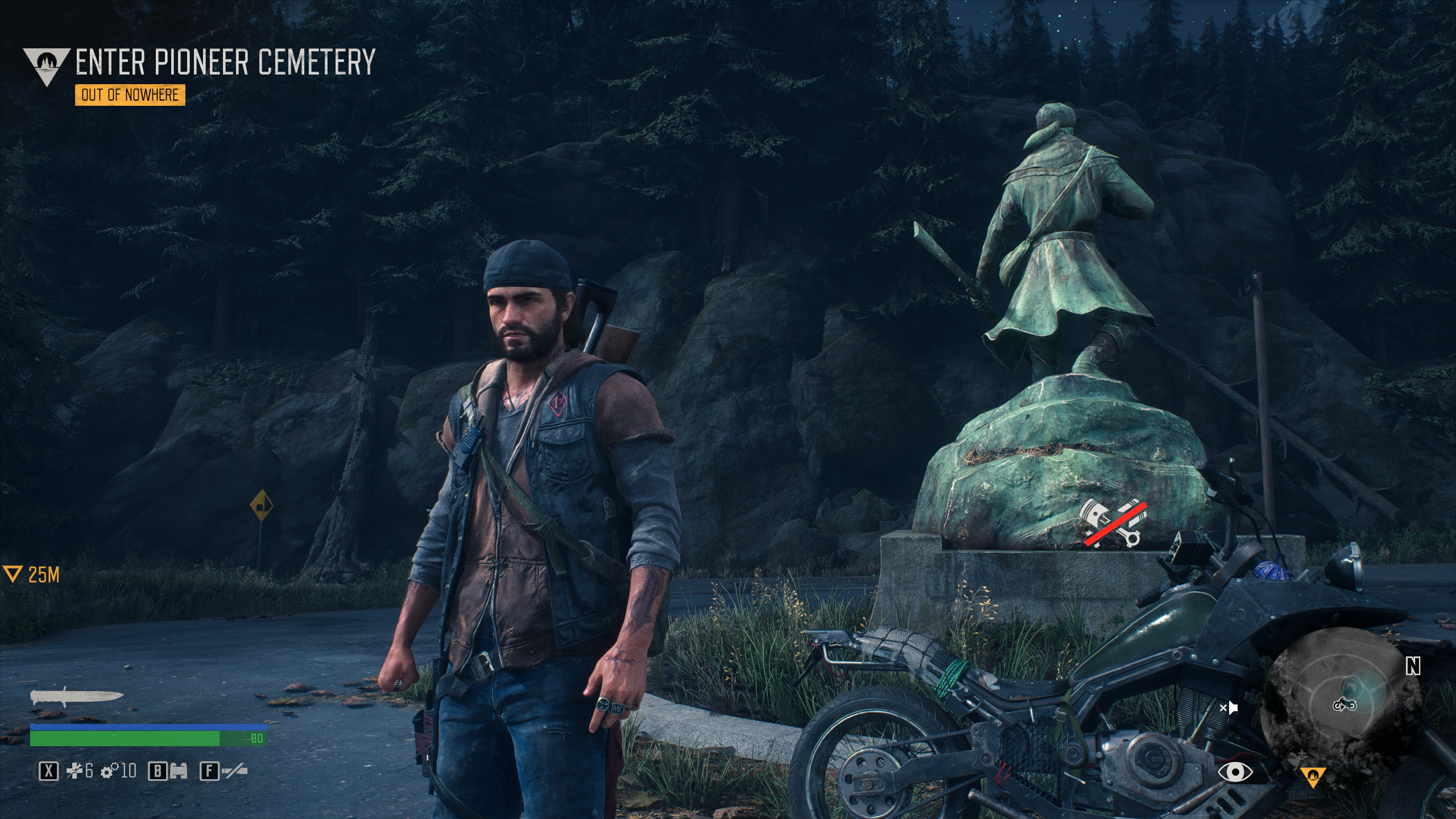Click the scrap gears resource icon
This screenshot has width=1456, height=819.
[109, 771]
